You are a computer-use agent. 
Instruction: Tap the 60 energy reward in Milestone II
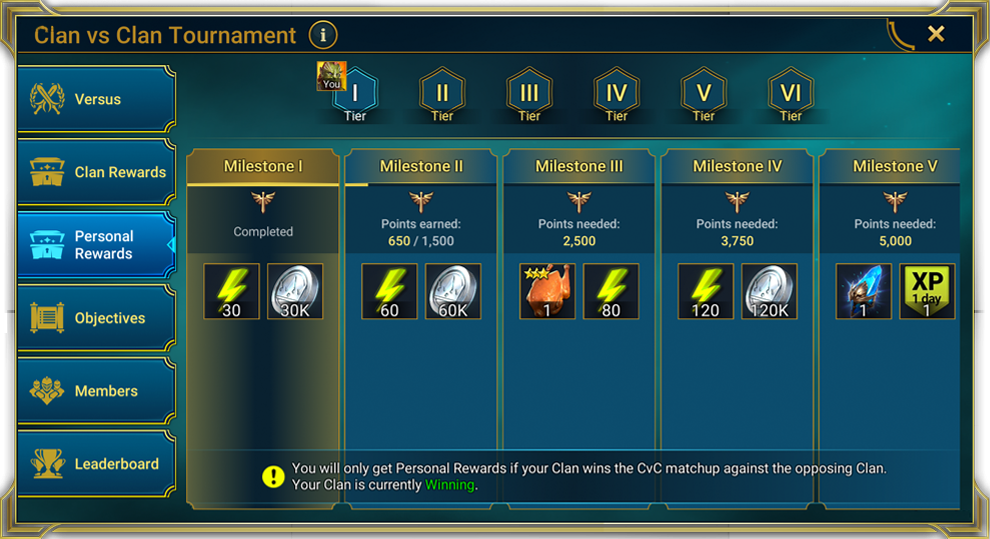click(x=389, y=292)
